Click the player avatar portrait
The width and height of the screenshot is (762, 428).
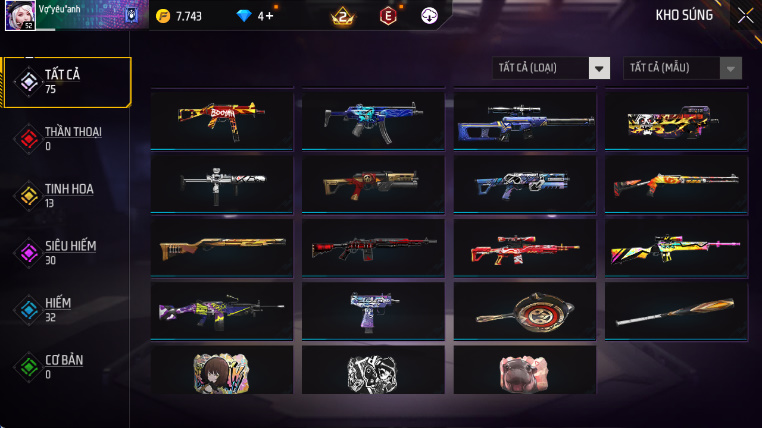point(20,15)
